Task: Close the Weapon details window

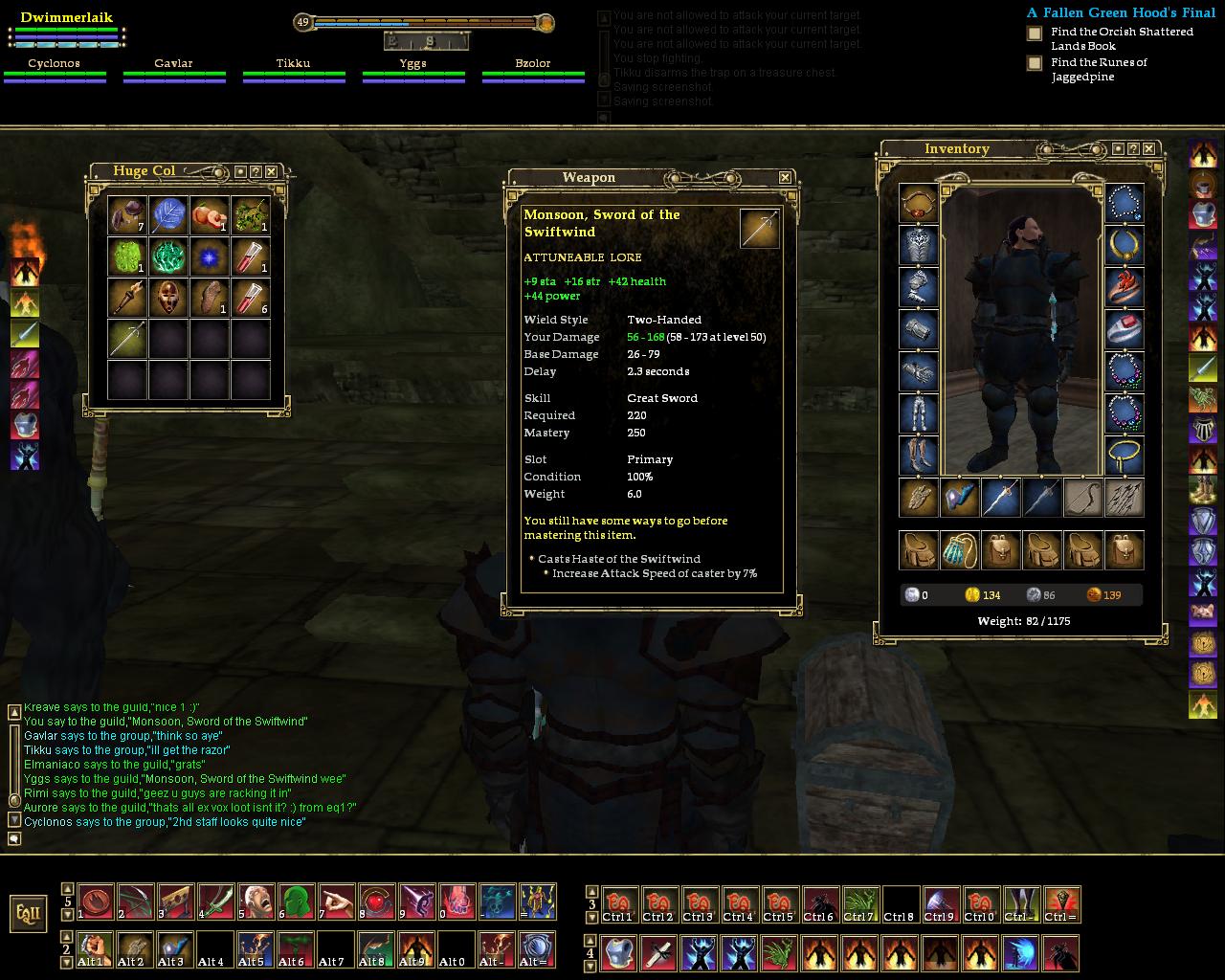Action: coord(785,177)
